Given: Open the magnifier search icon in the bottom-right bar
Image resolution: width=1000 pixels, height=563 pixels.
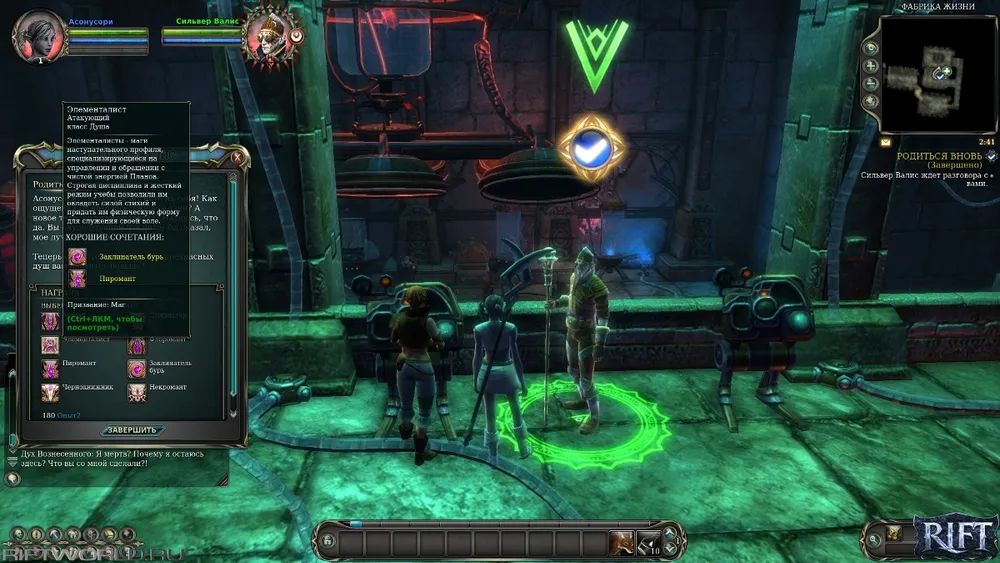Looking at the screenshot, I should (x=873, y=541).
